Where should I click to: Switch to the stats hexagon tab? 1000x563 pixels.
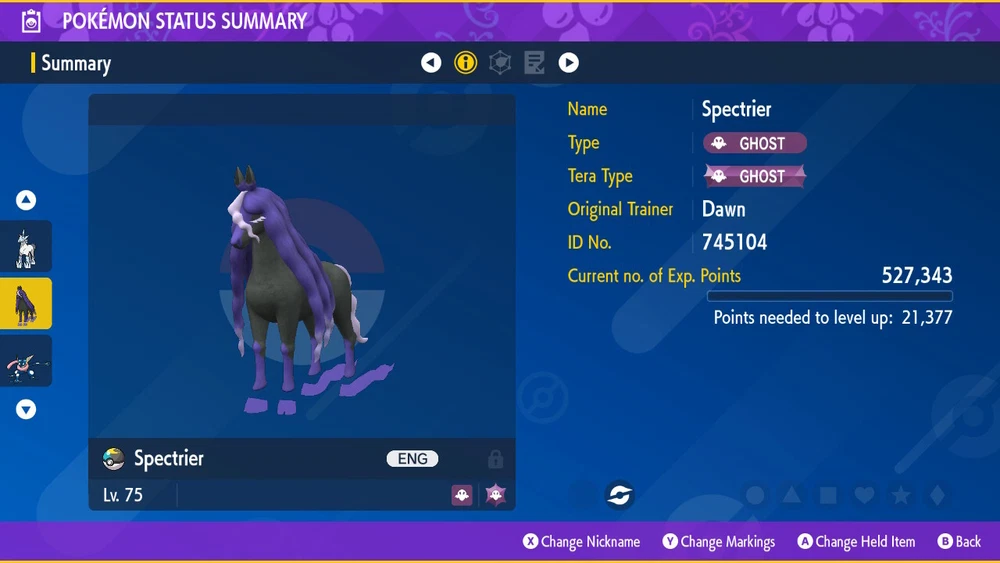tap(500, 63)
